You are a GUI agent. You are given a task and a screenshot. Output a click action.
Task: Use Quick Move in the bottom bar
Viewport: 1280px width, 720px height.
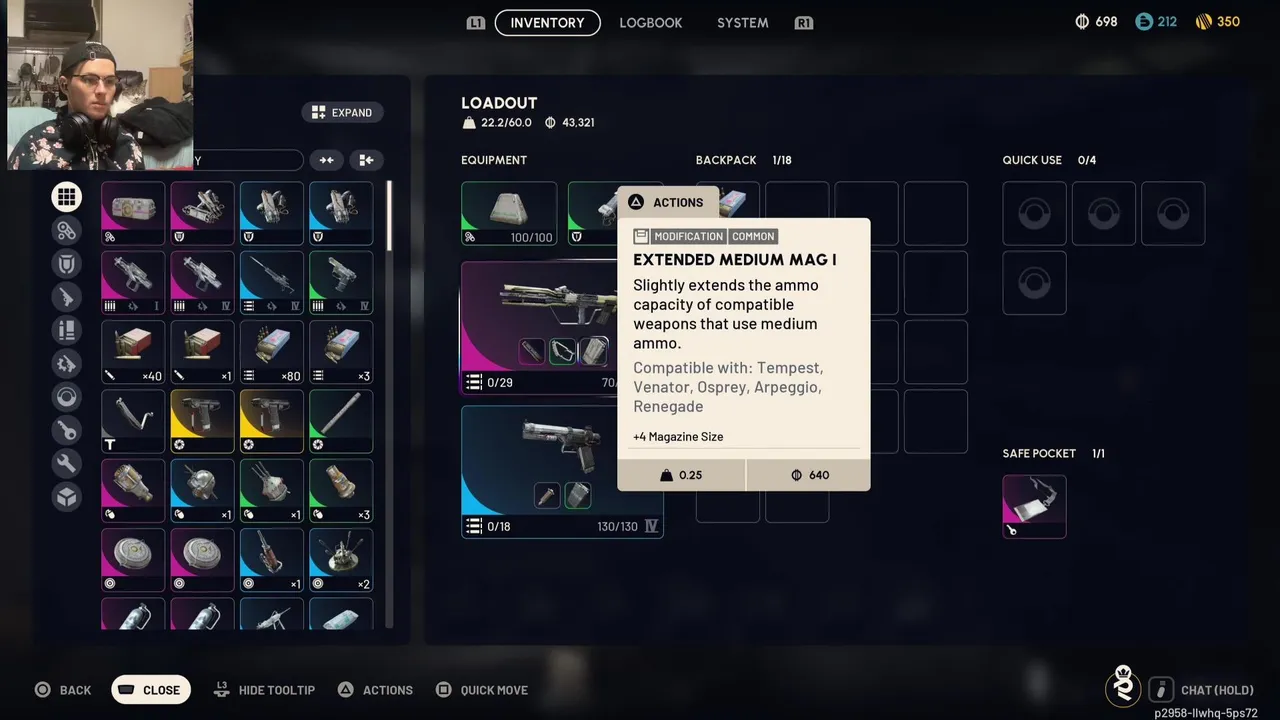(482, 690)
